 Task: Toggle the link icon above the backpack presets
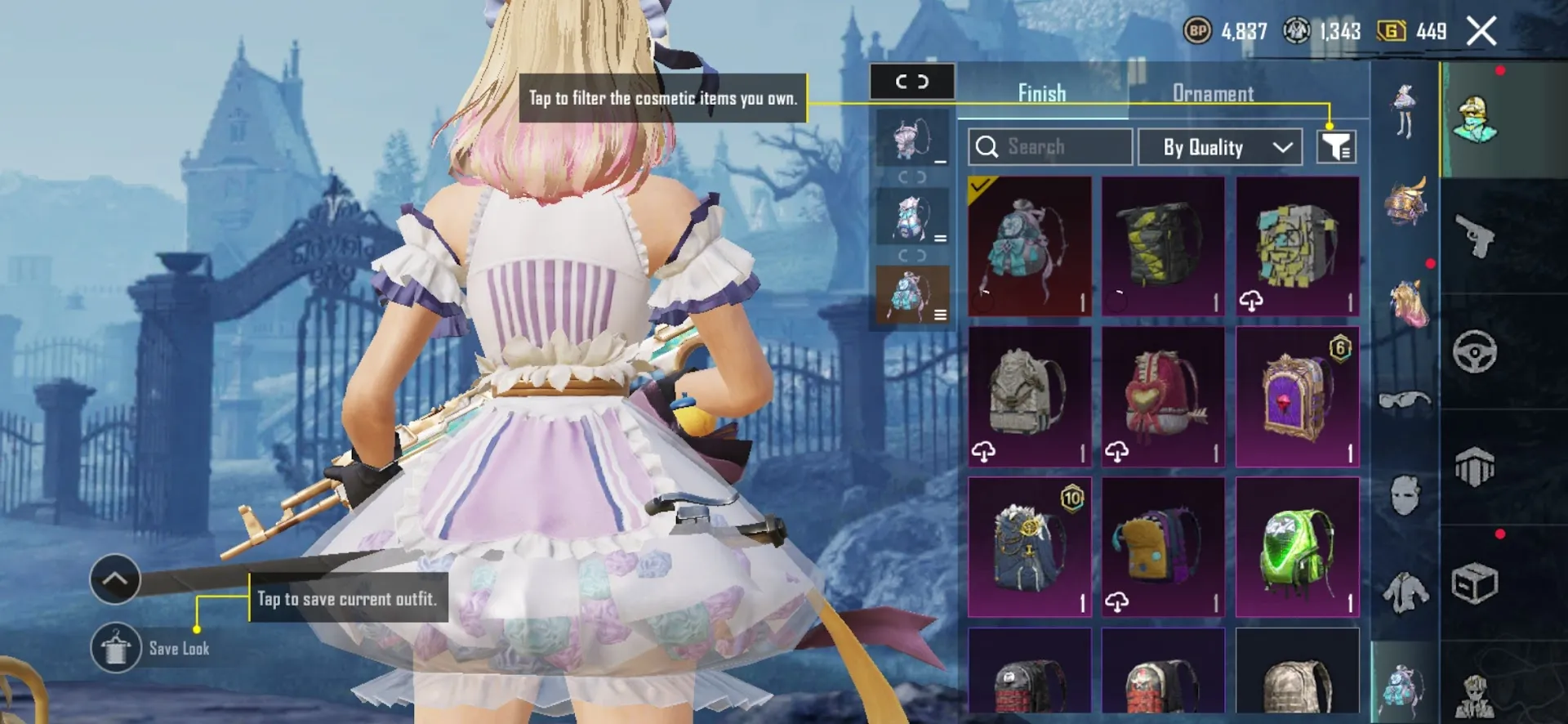pos(912,81)
